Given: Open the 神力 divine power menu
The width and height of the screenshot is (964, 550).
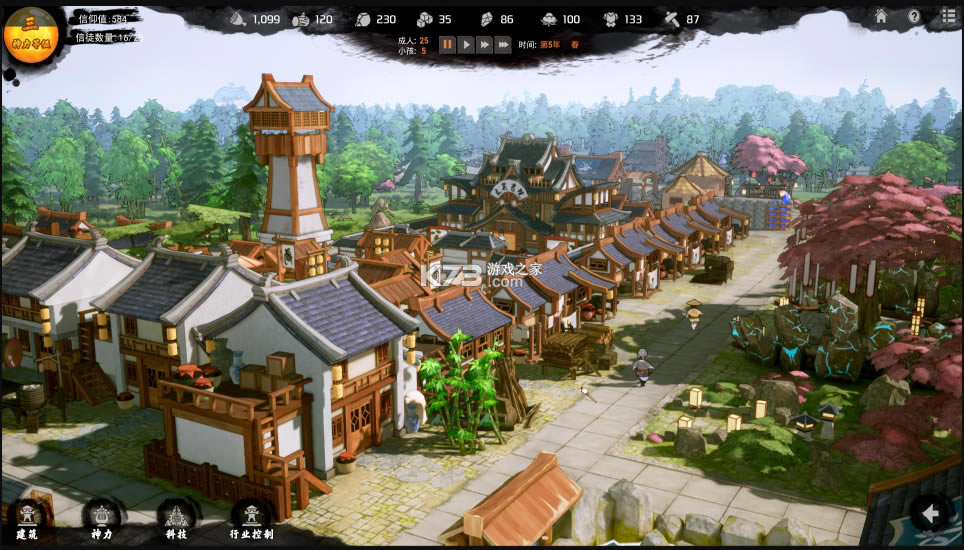Looking at the screenshot, I should point(101,518).
